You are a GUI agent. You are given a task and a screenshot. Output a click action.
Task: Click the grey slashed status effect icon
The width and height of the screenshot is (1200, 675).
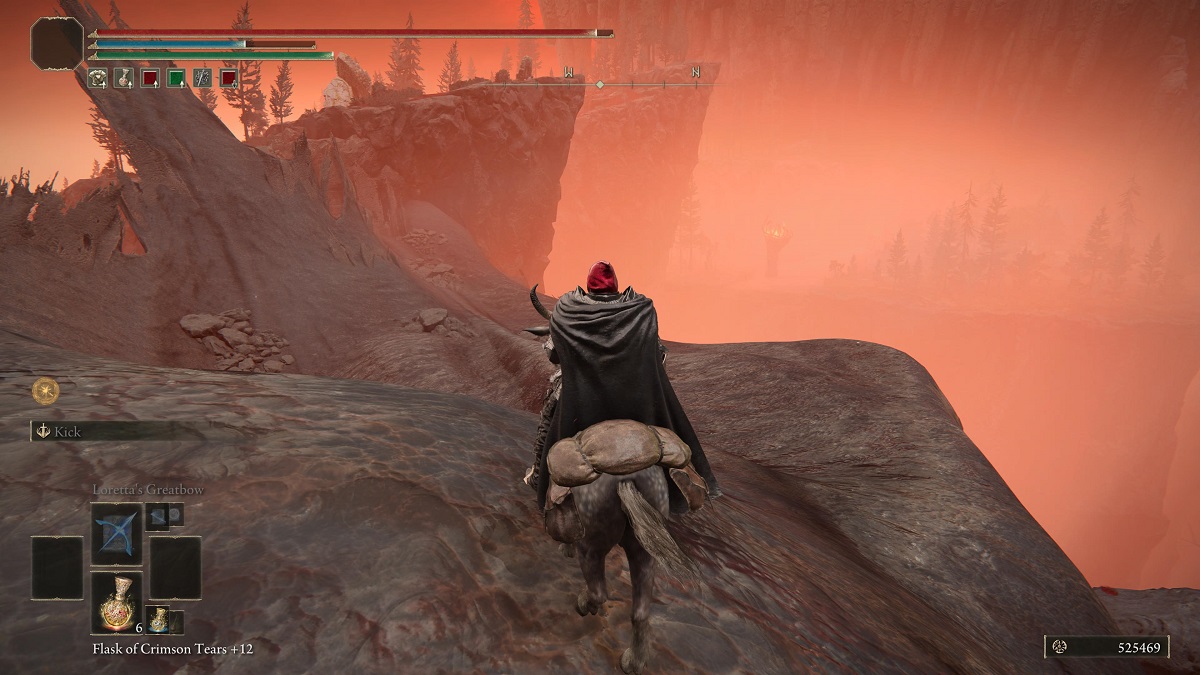(x=202, y=77)
